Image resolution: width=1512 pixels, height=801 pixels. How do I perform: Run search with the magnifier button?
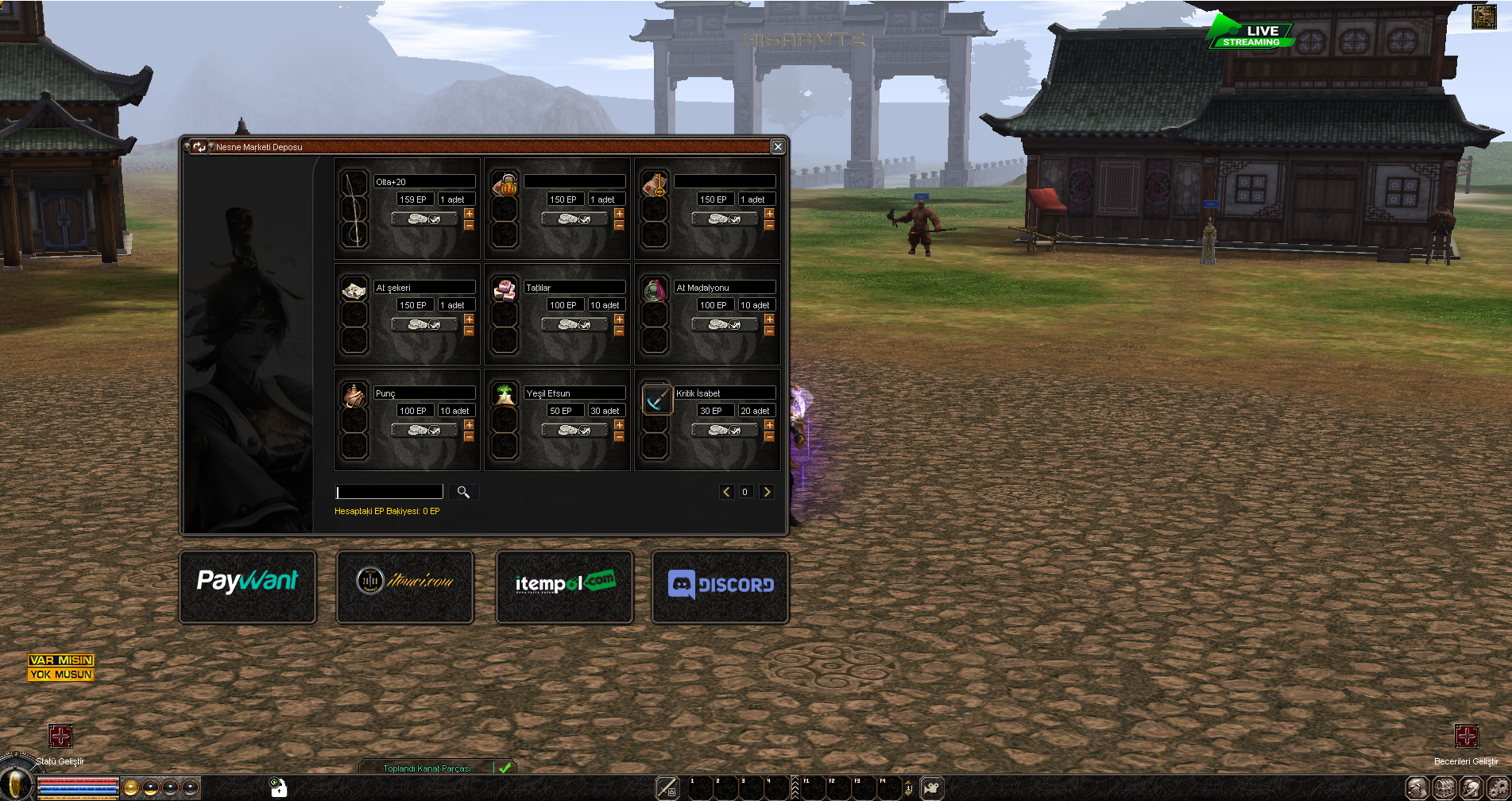point(463,492)
